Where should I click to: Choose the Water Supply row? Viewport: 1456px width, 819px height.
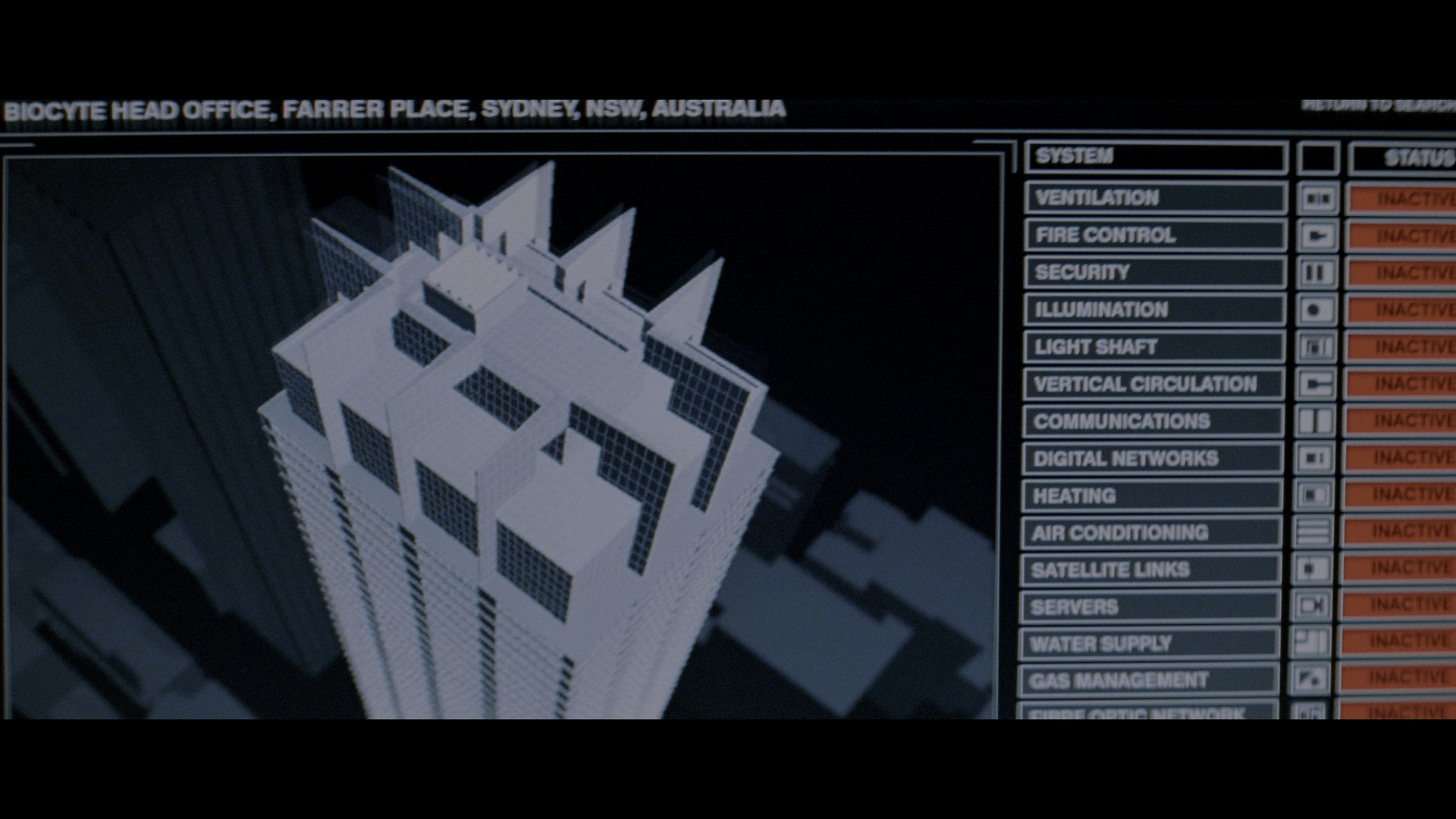click(1150, 643)
